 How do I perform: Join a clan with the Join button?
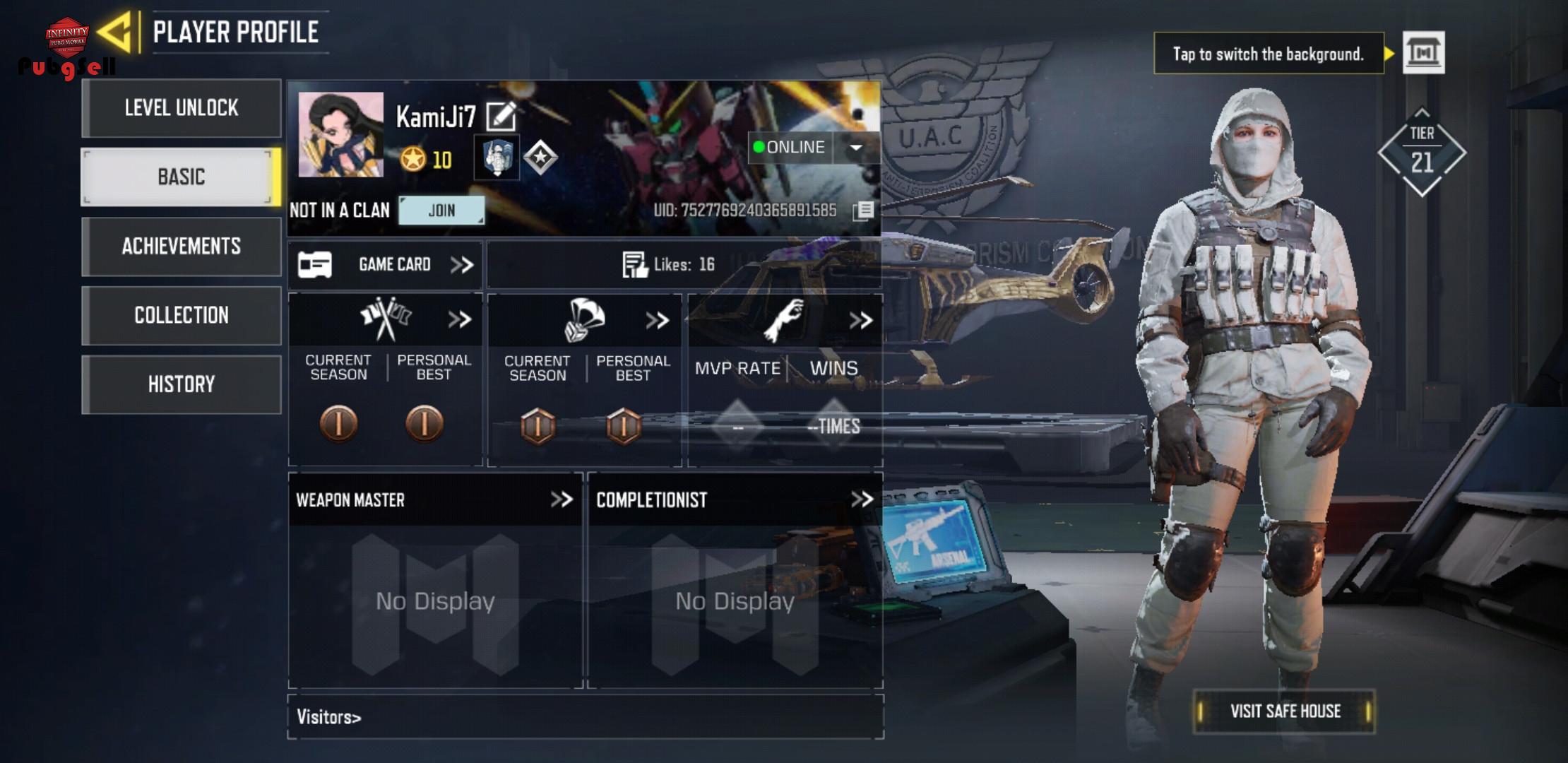point(441,211)
